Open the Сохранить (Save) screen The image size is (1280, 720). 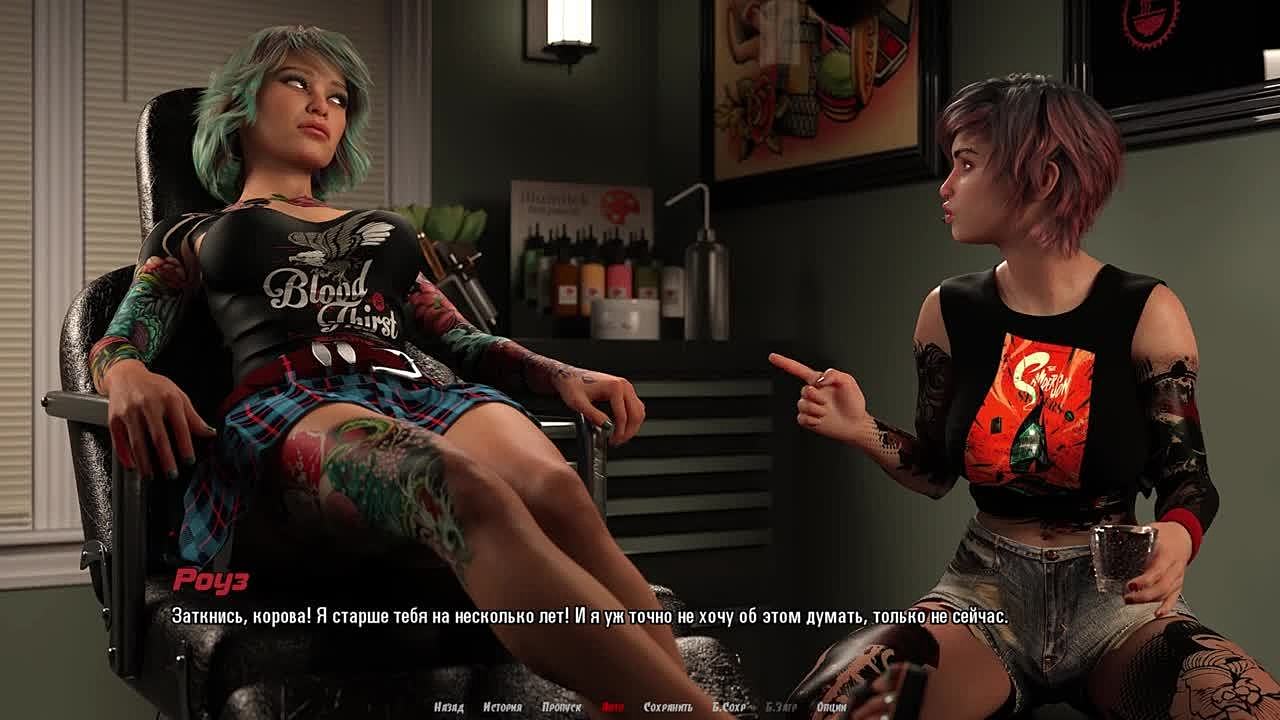(x=668, y=707)
